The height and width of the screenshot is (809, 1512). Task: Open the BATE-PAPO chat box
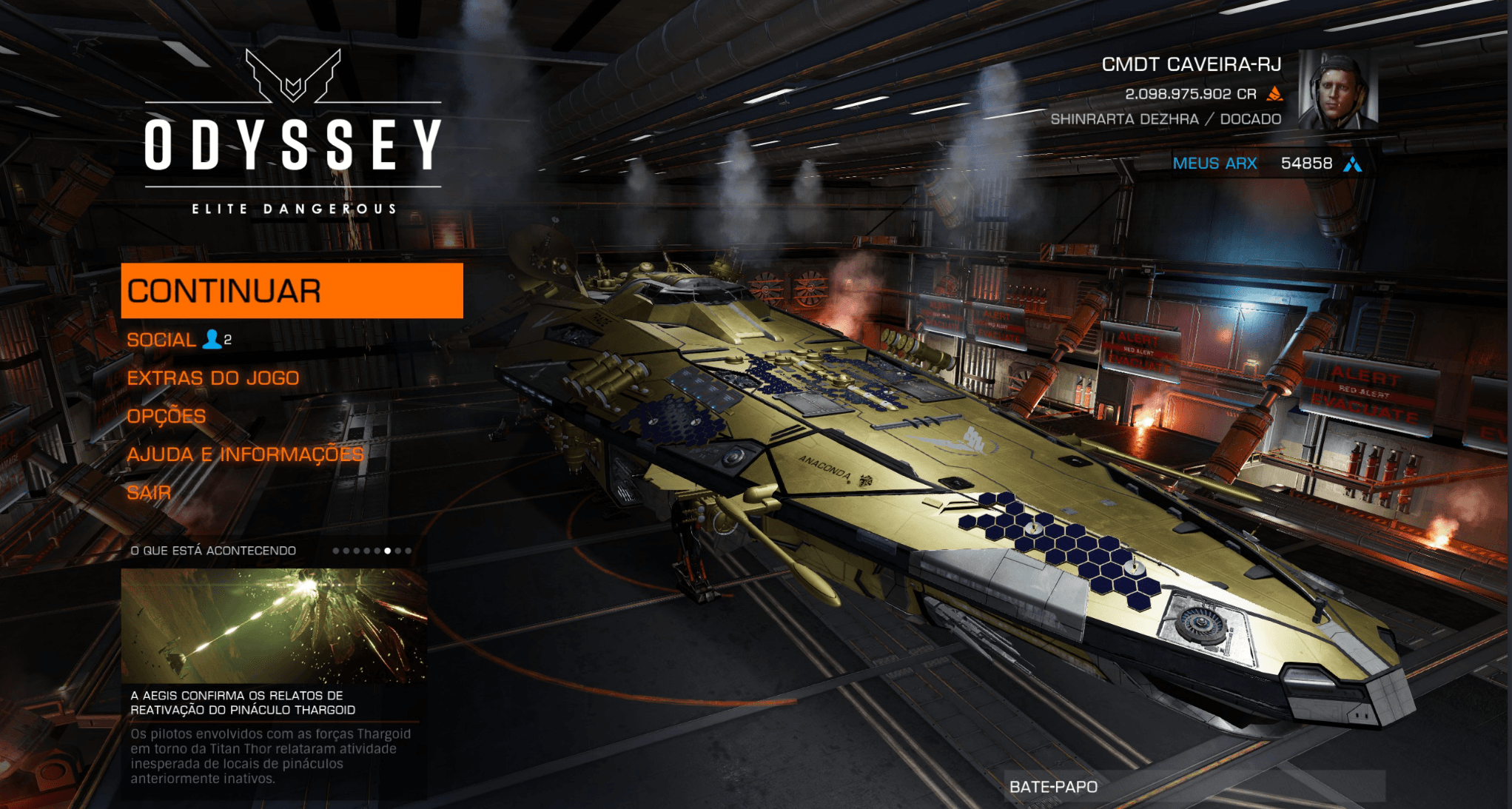1195,786
